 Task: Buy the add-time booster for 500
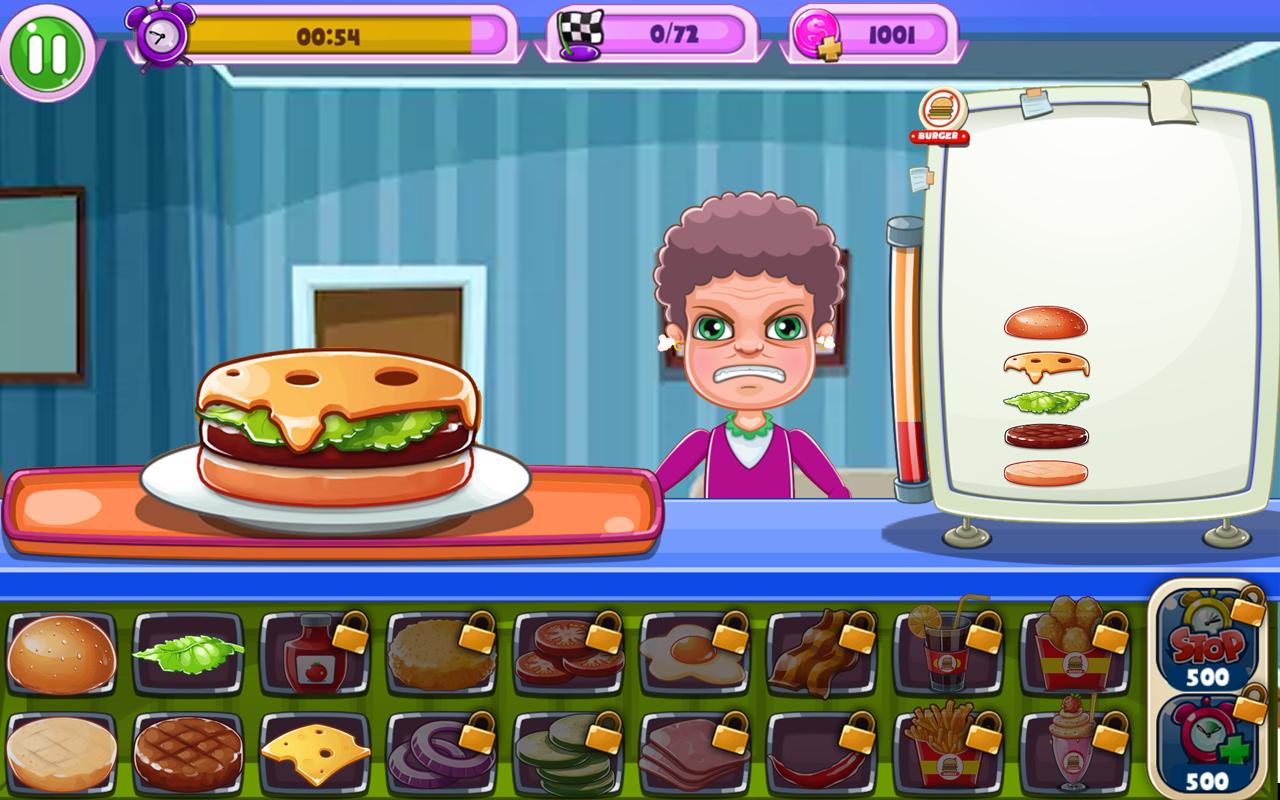1207,740
